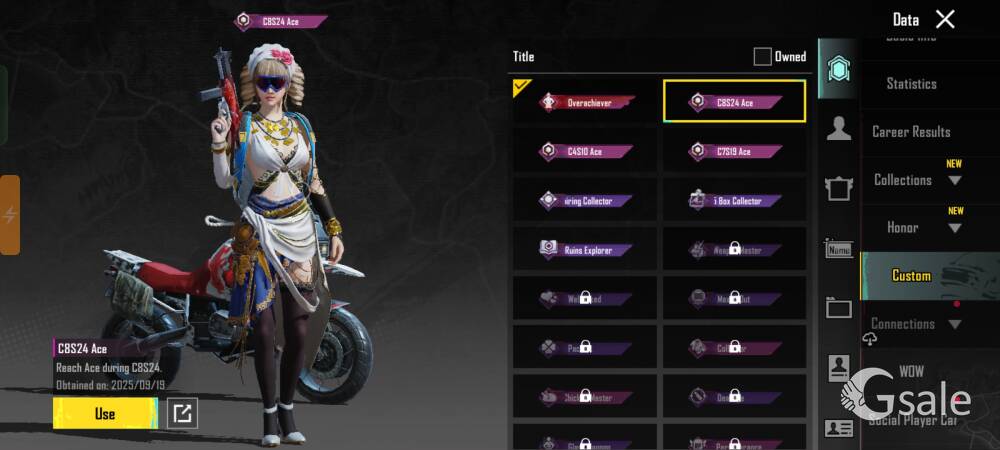Select the Custom menu entry
This screenshot has height=450, width=1000.
[911, 276]
